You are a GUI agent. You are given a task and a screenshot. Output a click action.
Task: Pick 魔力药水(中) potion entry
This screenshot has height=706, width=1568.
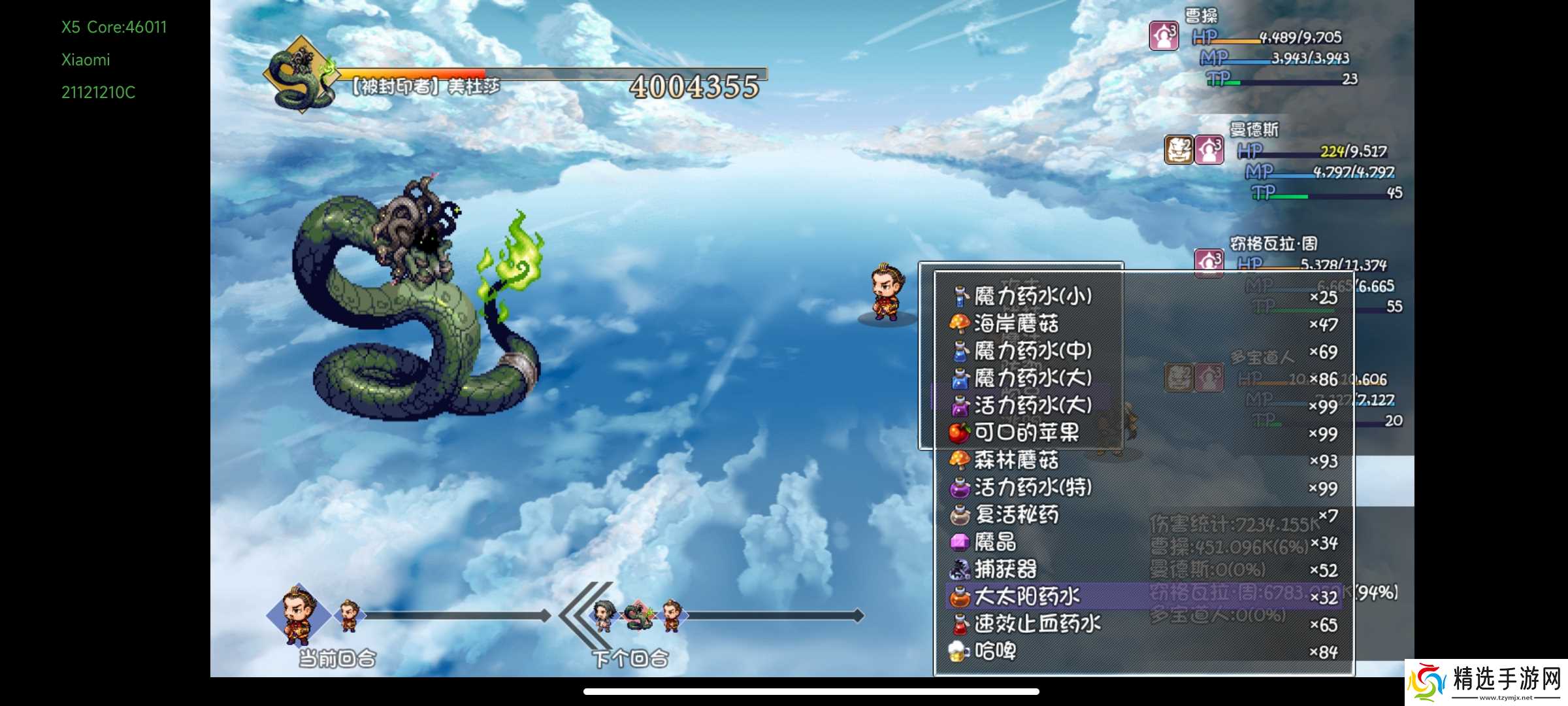pyautogui.click(x=1032, y=352)
